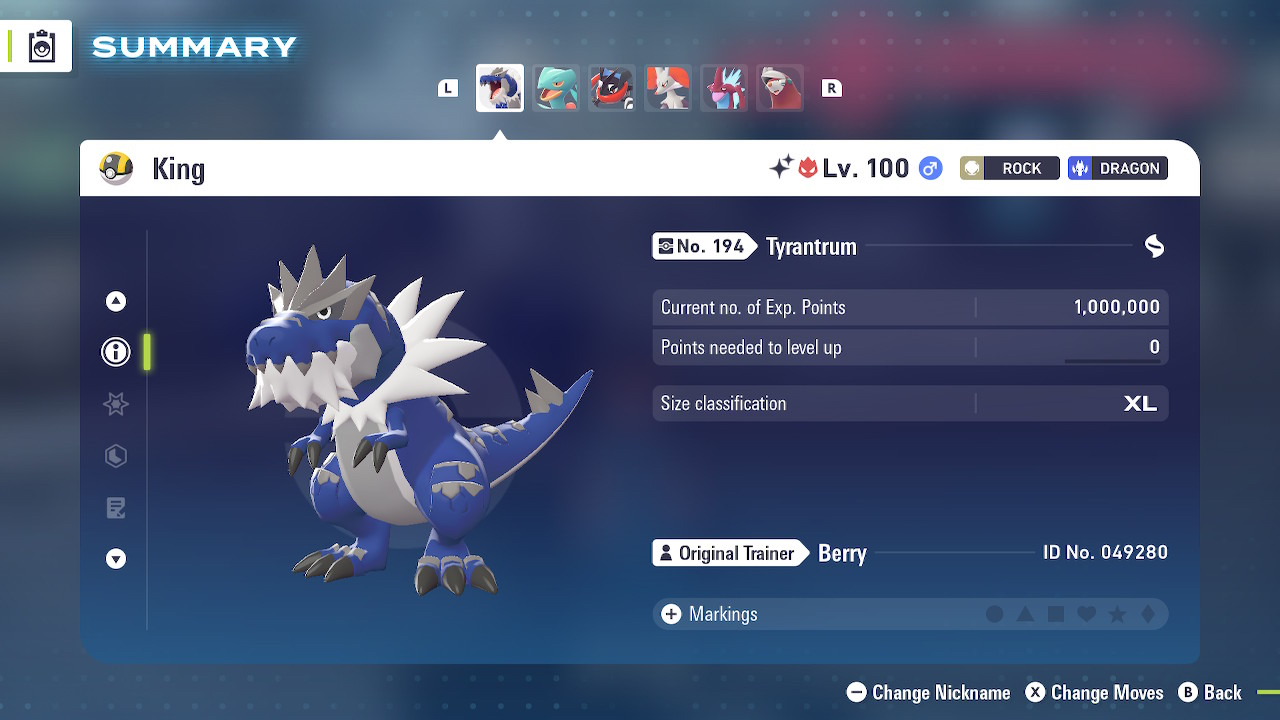The image size is (1280, 720).
Task: Click the up arrow above the tabs
Action: coord(116,301)
